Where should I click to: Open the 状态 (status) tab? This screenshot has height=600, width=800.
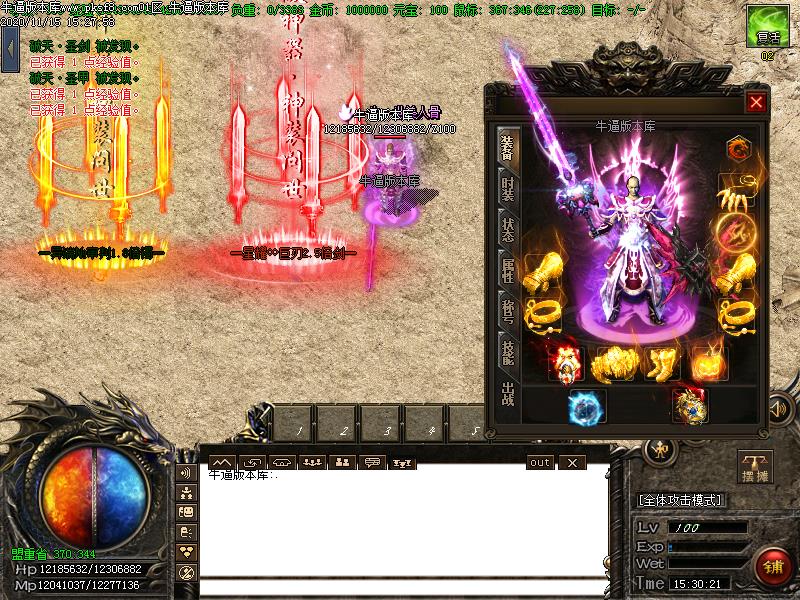[x=508, y=231]
